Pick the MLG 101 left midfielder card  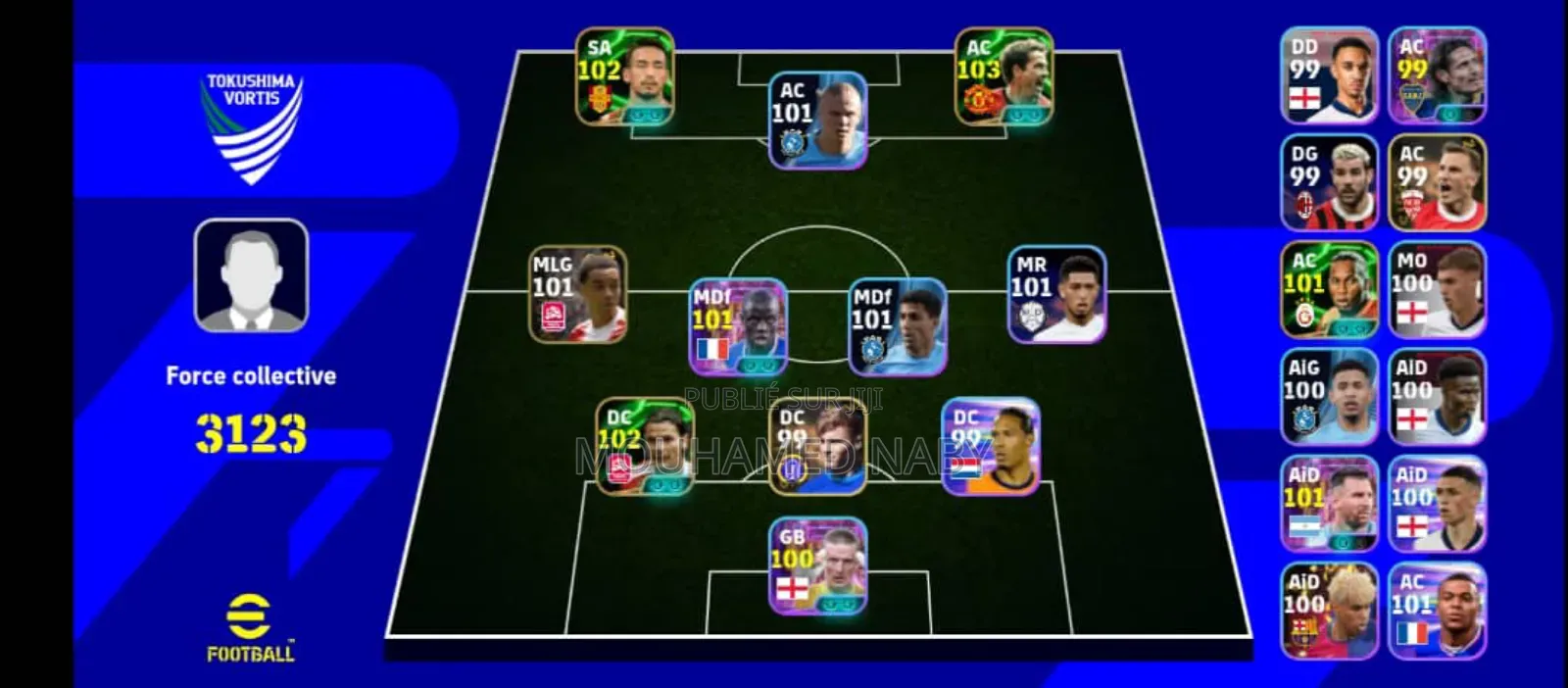(x=578, y=295)
